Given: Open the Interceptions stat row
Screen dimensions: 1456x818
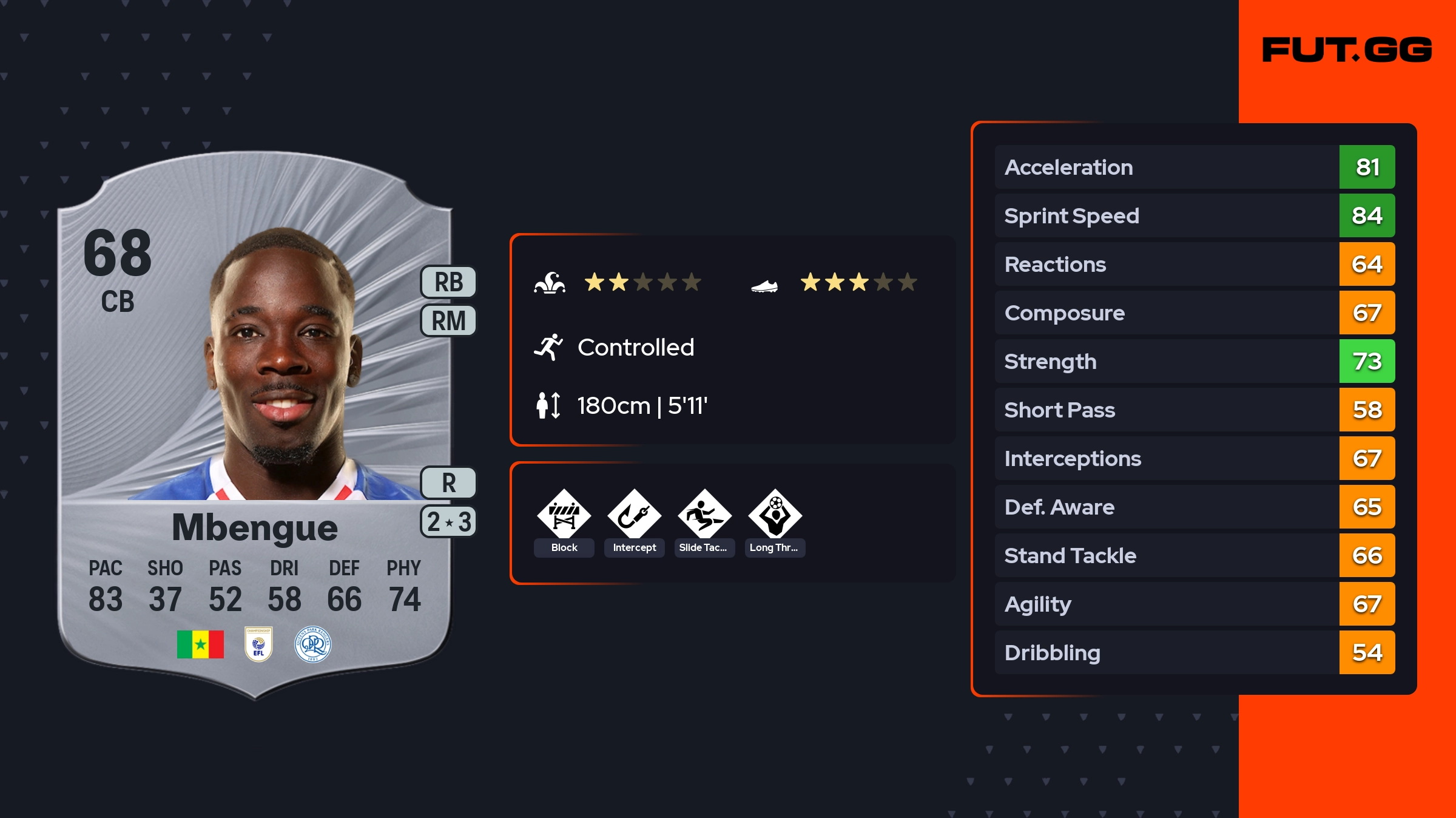Looking at the screenshot, I should click(x=1194, y=459).
